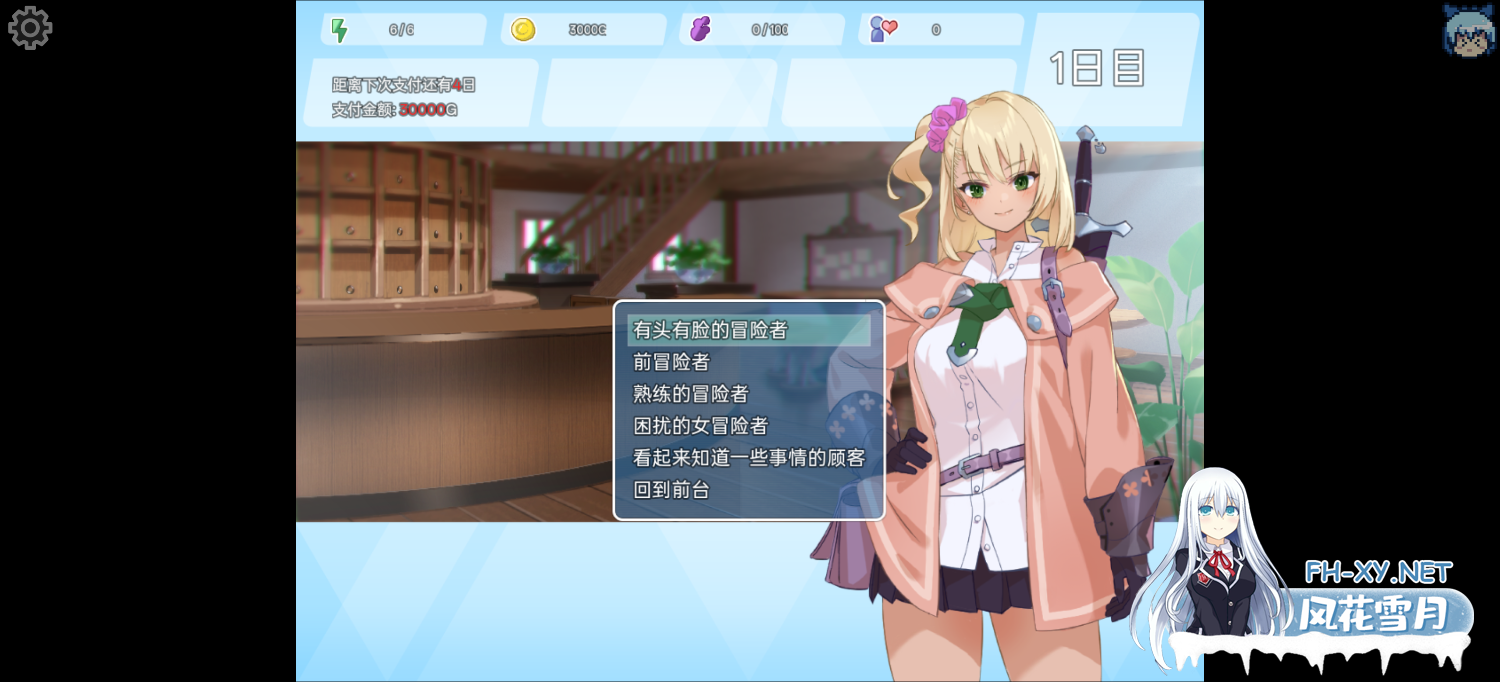Select the 前冒险者 choice
The height and width of the screenshot is (682, 1500).
(672, 362)
